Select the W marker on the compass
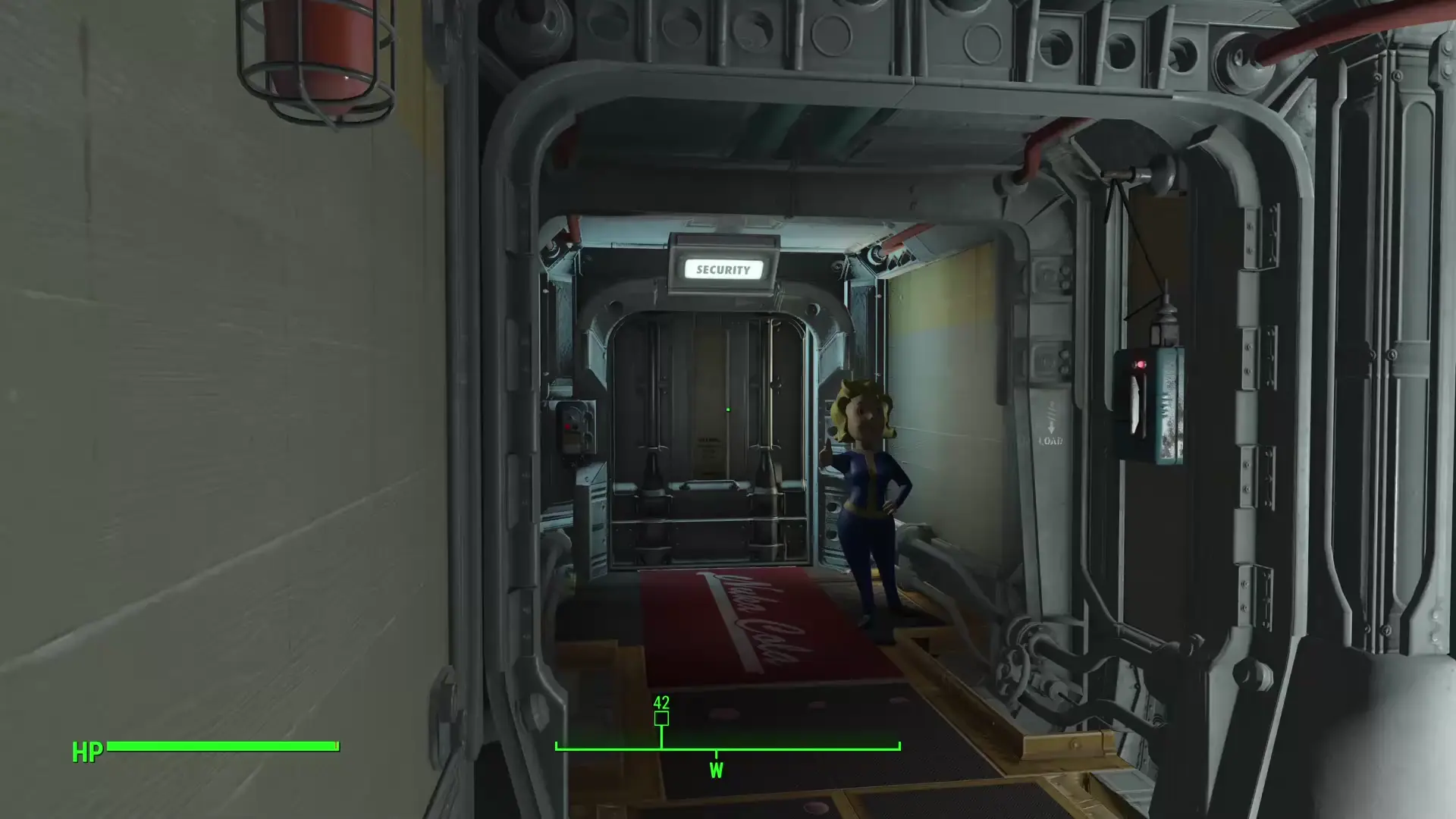1456x819 pixels. click(717, 770)
